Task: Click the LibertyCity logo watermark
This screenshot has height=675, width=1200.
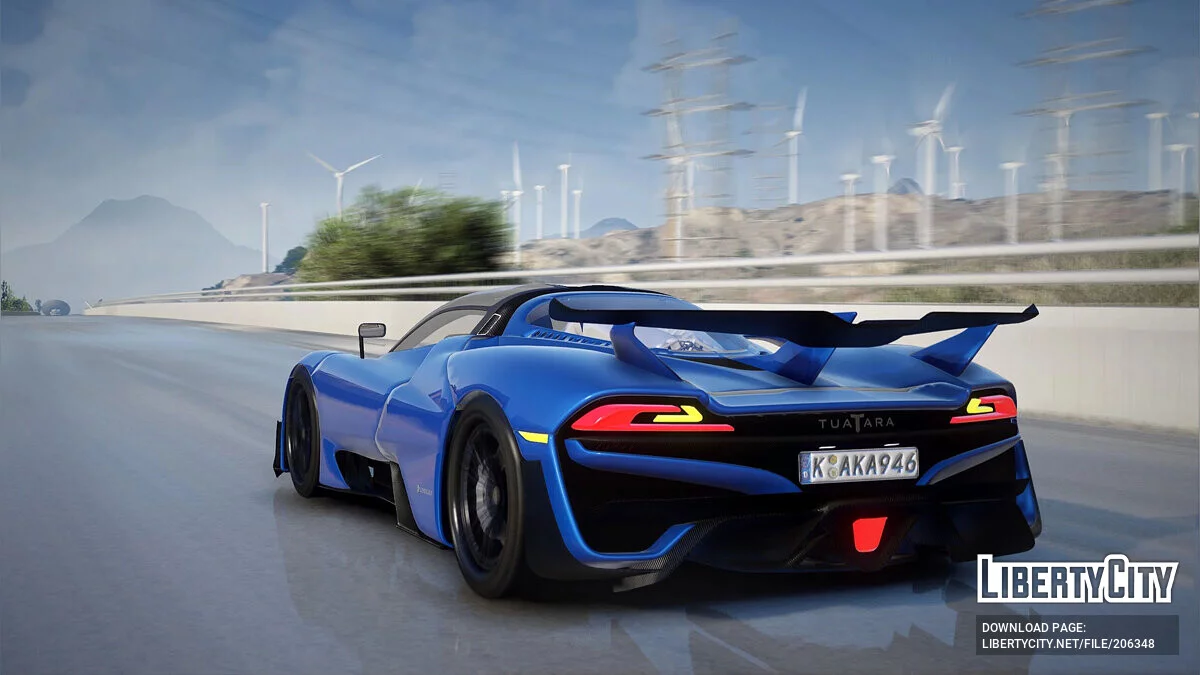Action: [x=1077, y=579]
